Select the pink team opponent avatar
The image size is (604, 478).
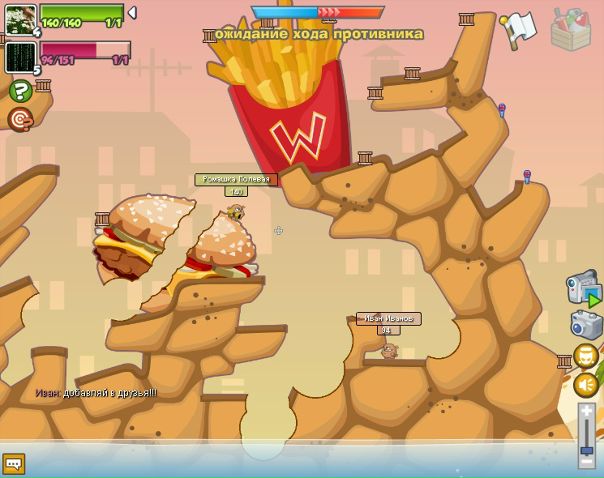coord(20,56)
